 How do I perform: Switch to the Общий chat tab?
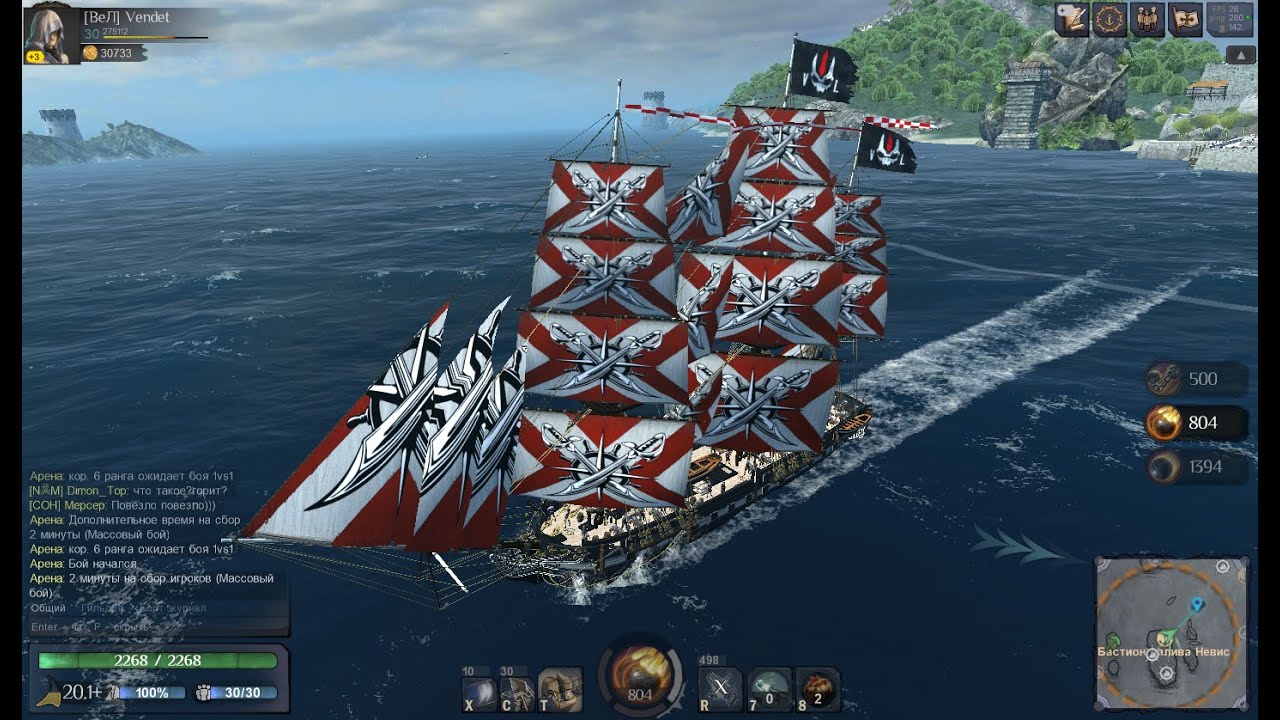click(48, 608)
